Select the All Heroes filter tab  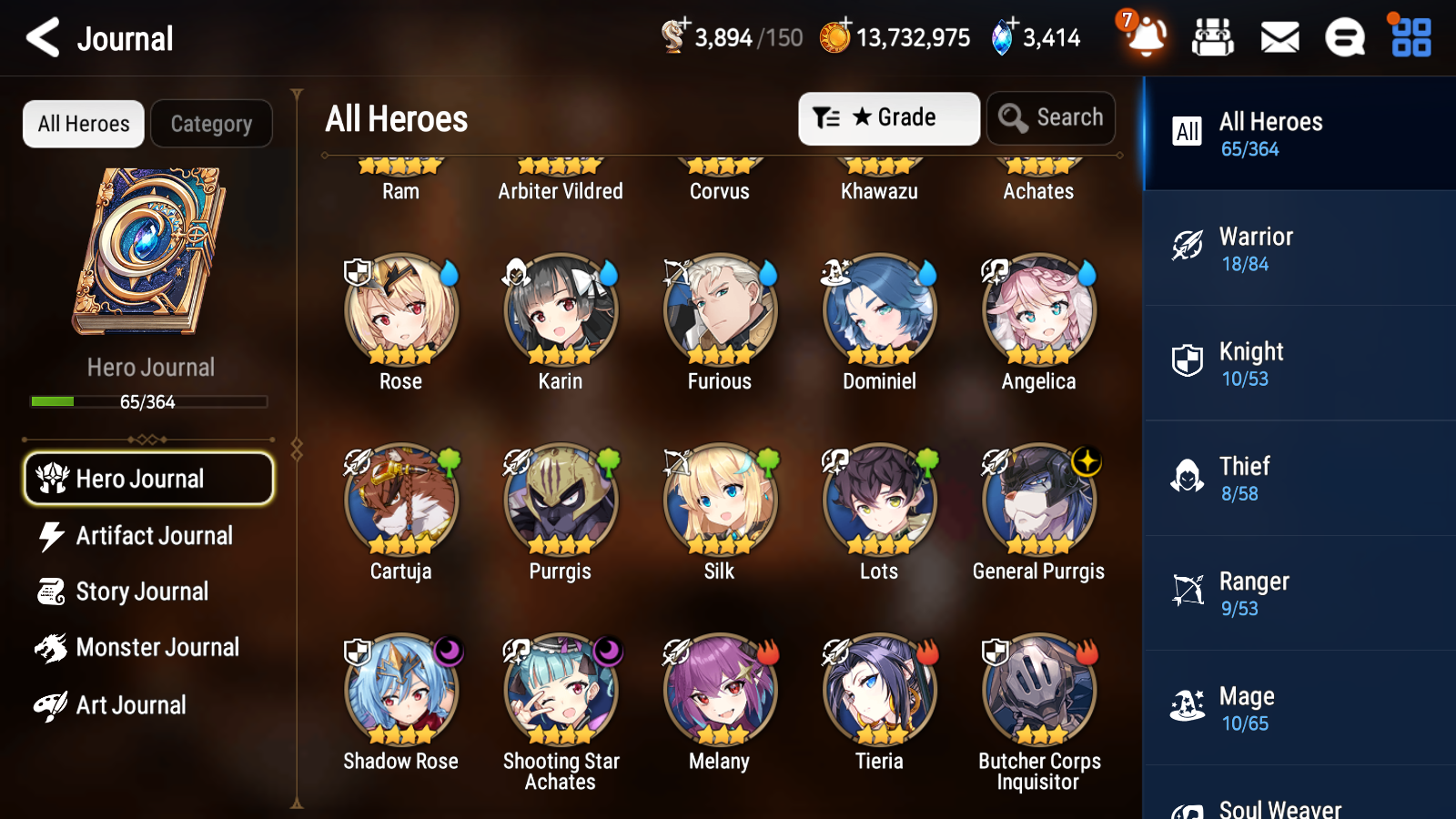tap(83, 124)
